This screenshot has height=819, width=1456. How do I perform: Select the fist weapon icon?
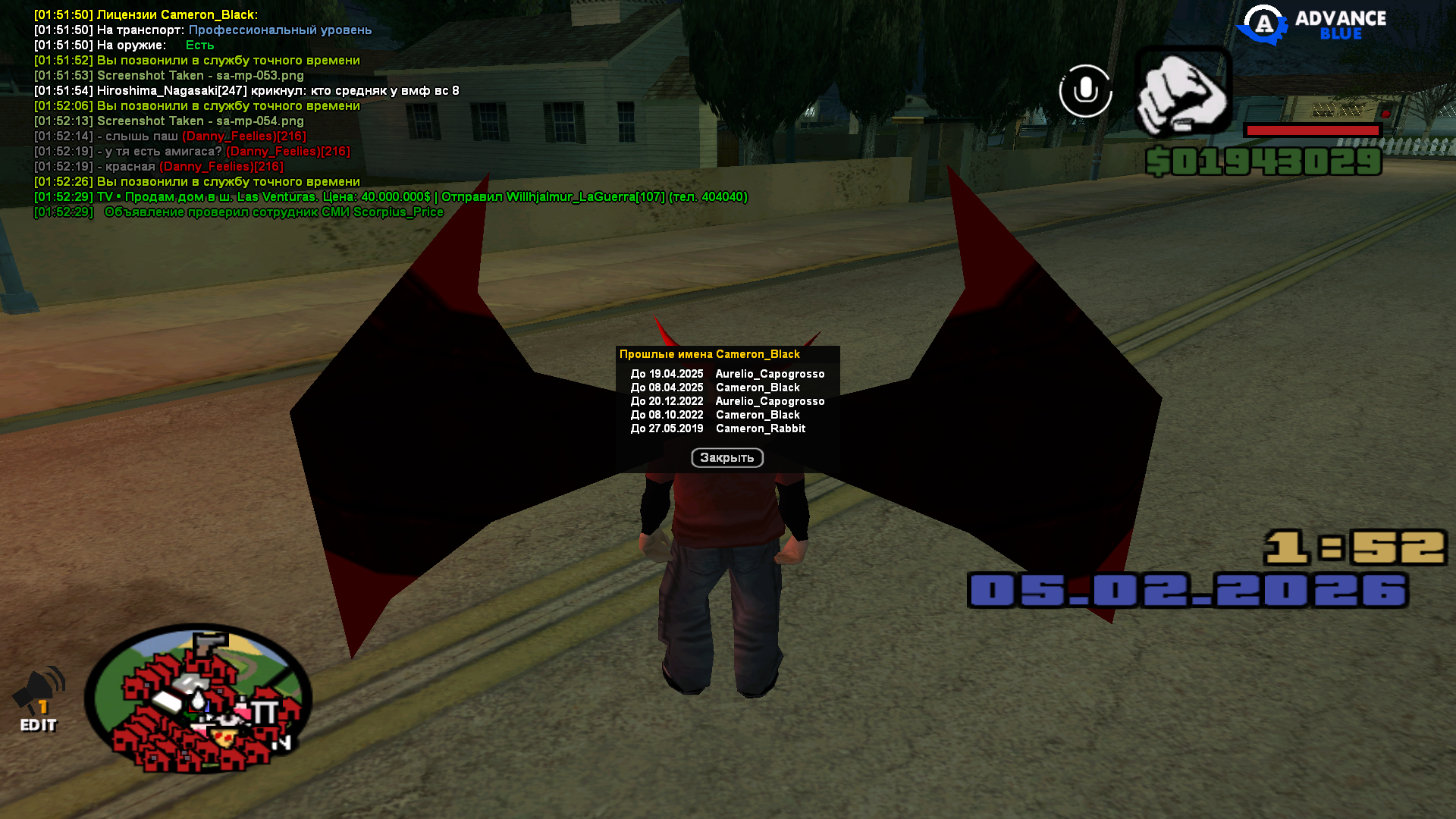pos(1182,92)
